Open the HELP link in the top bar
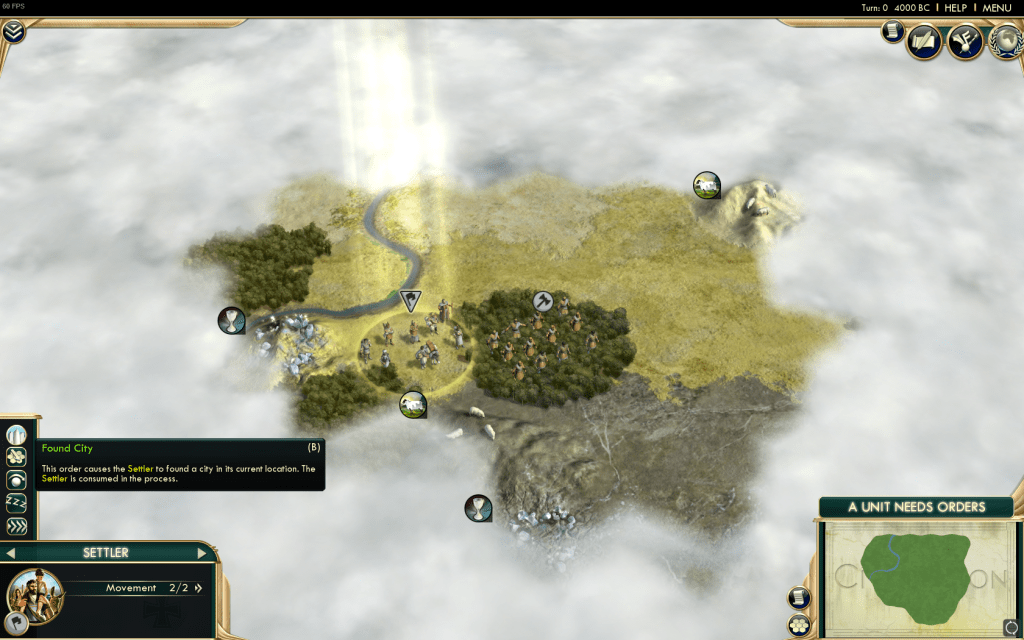1024x640 pixels. (x=956, y=8)
